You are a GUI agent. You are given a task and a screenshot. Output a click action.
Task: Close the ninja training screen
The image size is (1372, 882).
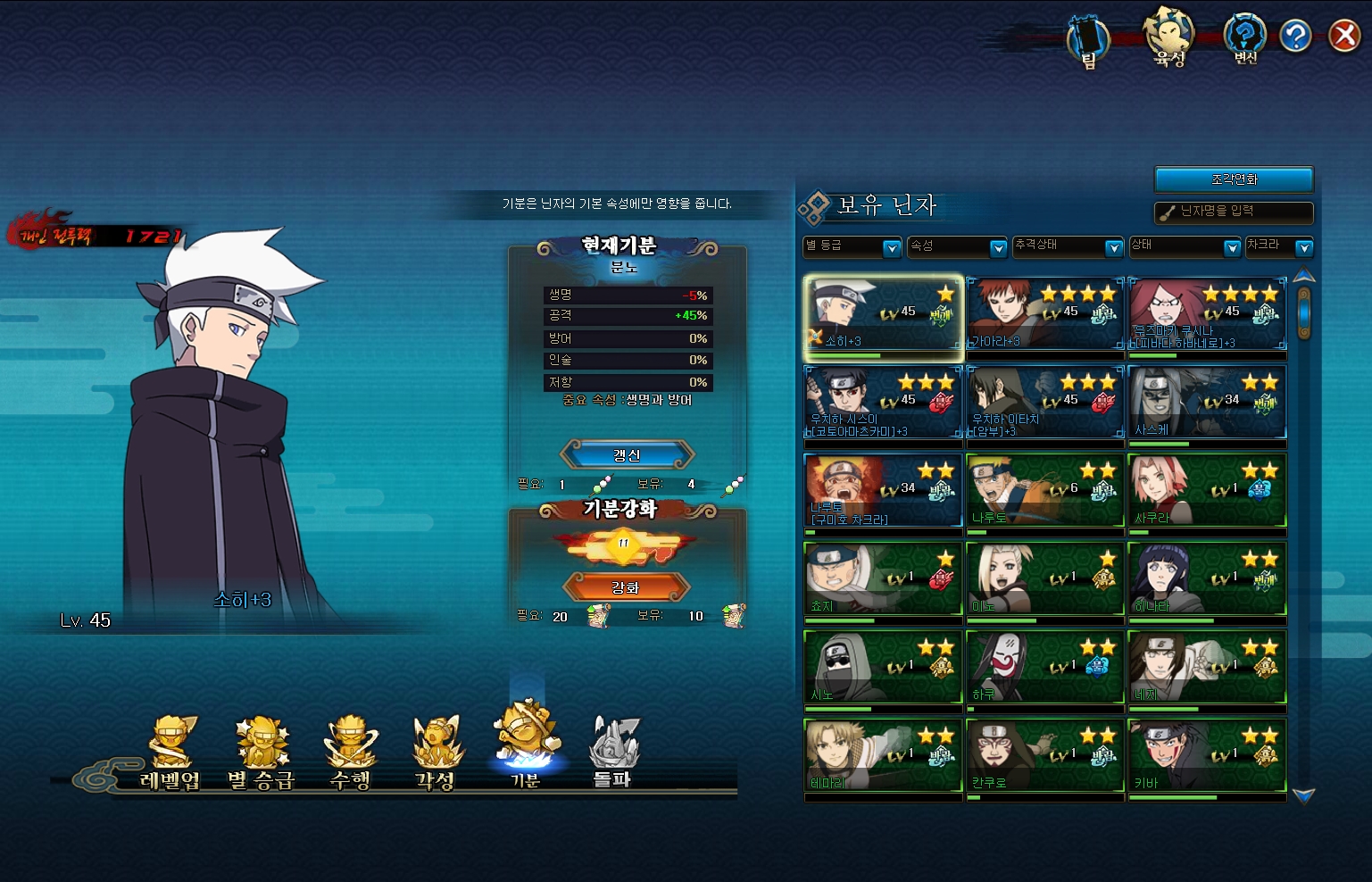click(x=1343, y=36)
